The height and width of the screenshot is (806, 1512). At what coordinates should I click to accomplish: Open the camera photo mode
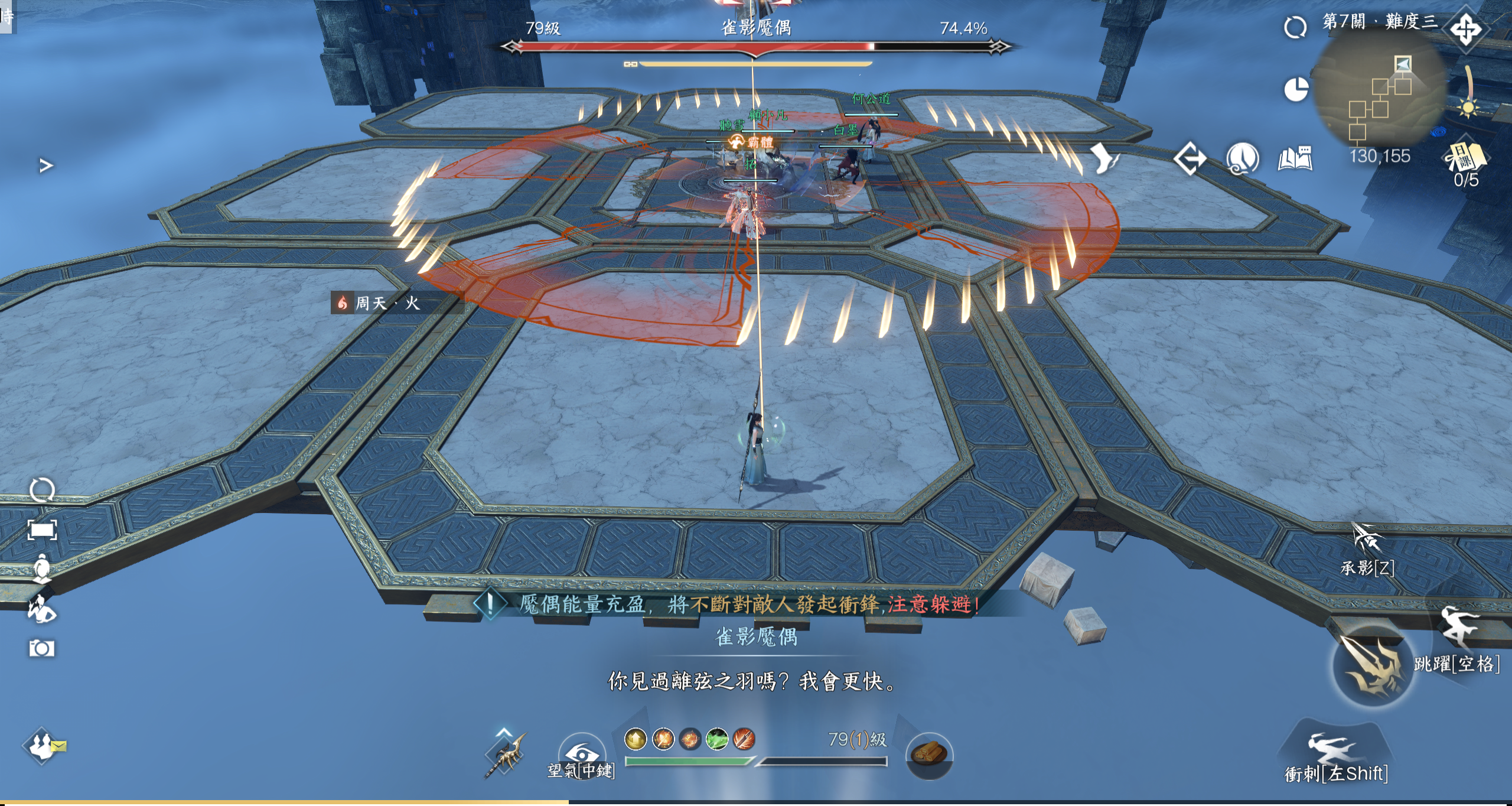[x=42, y=649]
